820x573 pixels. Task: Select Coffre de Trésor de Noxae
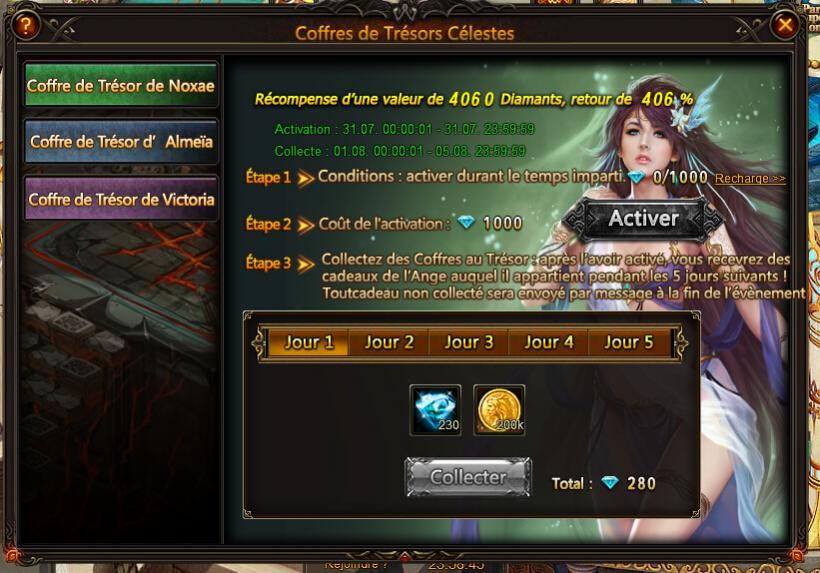click(x=121, y=86)
